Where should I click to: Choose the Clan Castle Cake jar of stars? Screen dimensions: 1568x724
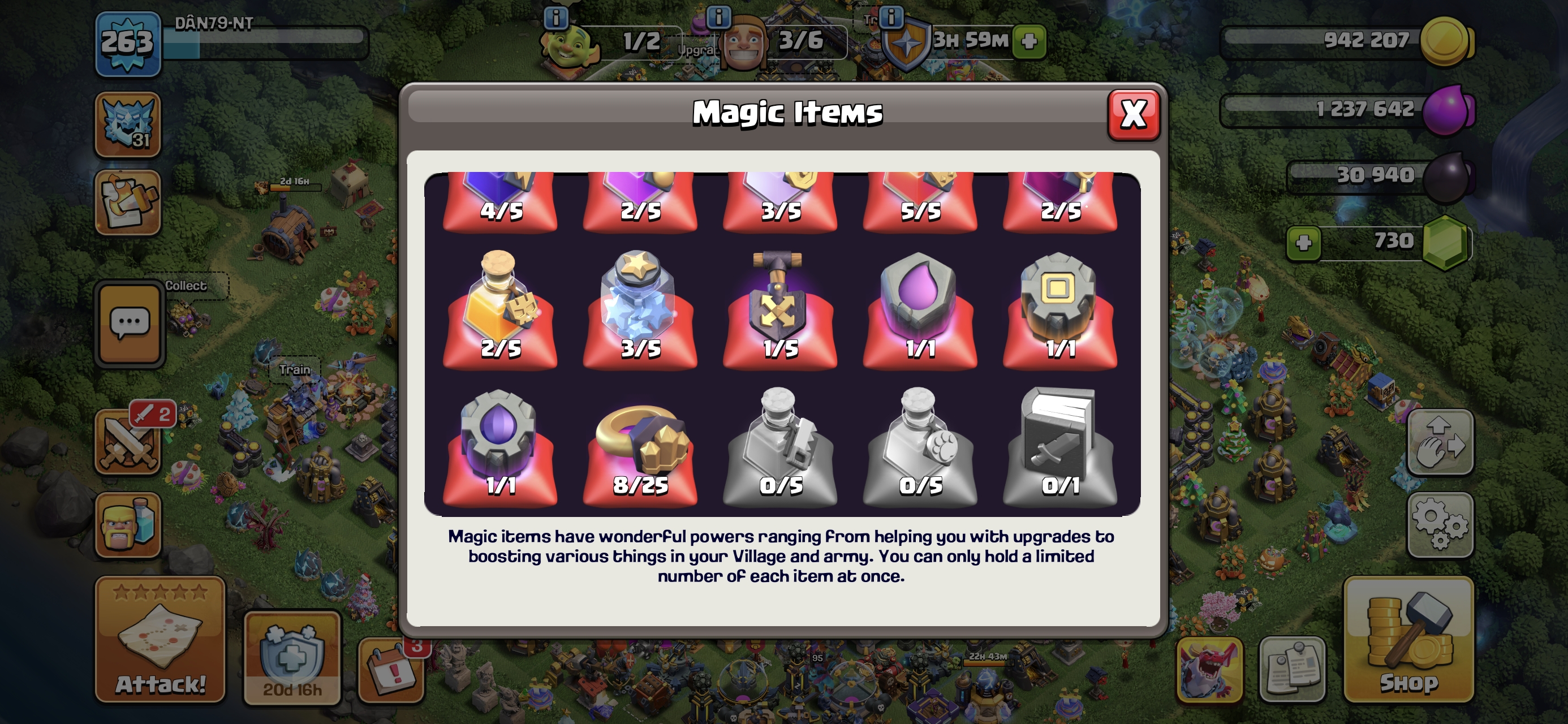tap(639, 309)
